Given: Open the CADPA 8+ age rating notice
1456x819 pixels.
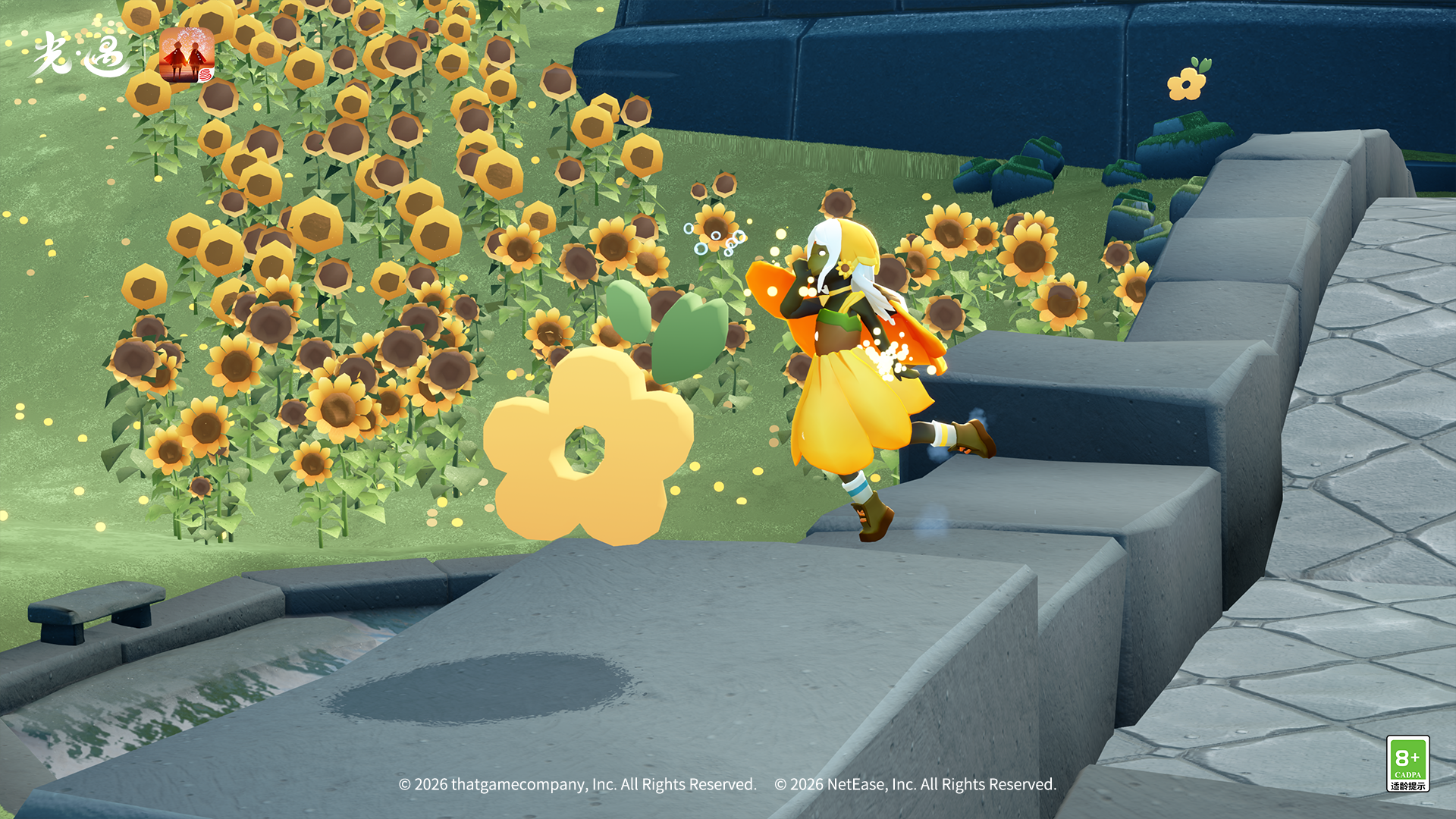Looking at the screenshot, I should tap(1407, 764).
